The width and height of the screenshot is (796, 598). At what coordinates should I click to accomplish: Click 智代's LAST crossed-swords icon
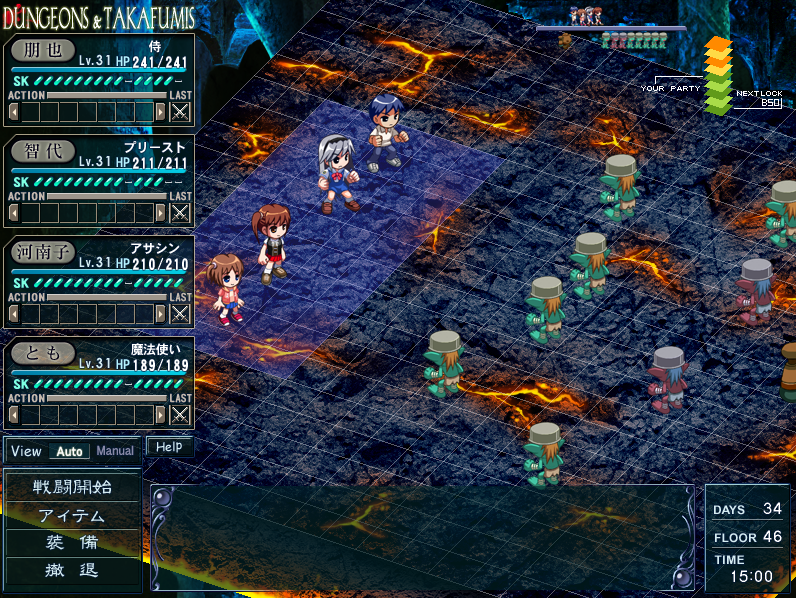pos(180,212)
